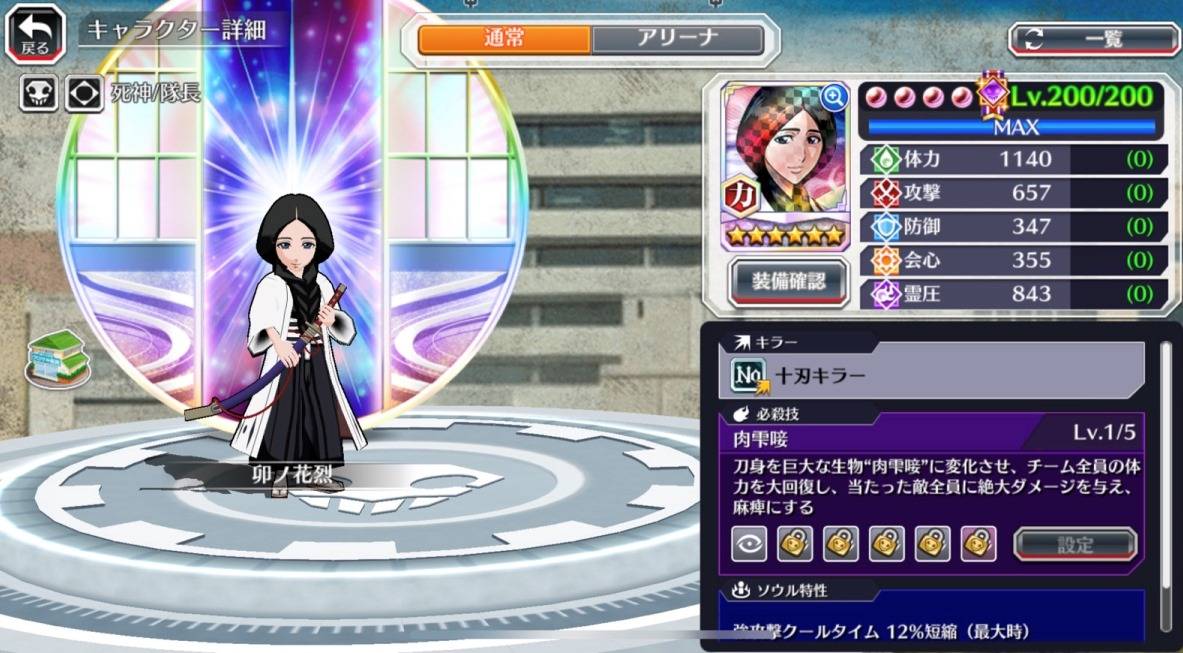Go back with the 戻る button
This screenshot has height=653, width=1183.
click(x=36, y=34)
